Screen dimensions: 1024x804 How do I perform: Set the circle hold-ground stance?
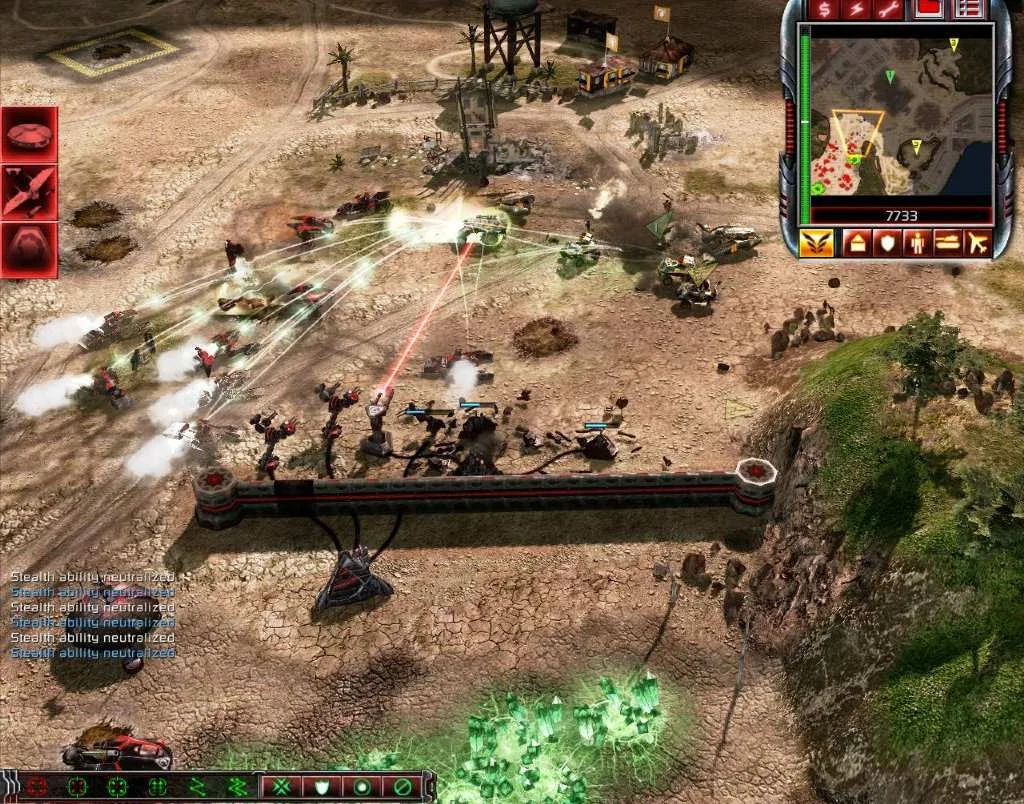coord(361,787)
